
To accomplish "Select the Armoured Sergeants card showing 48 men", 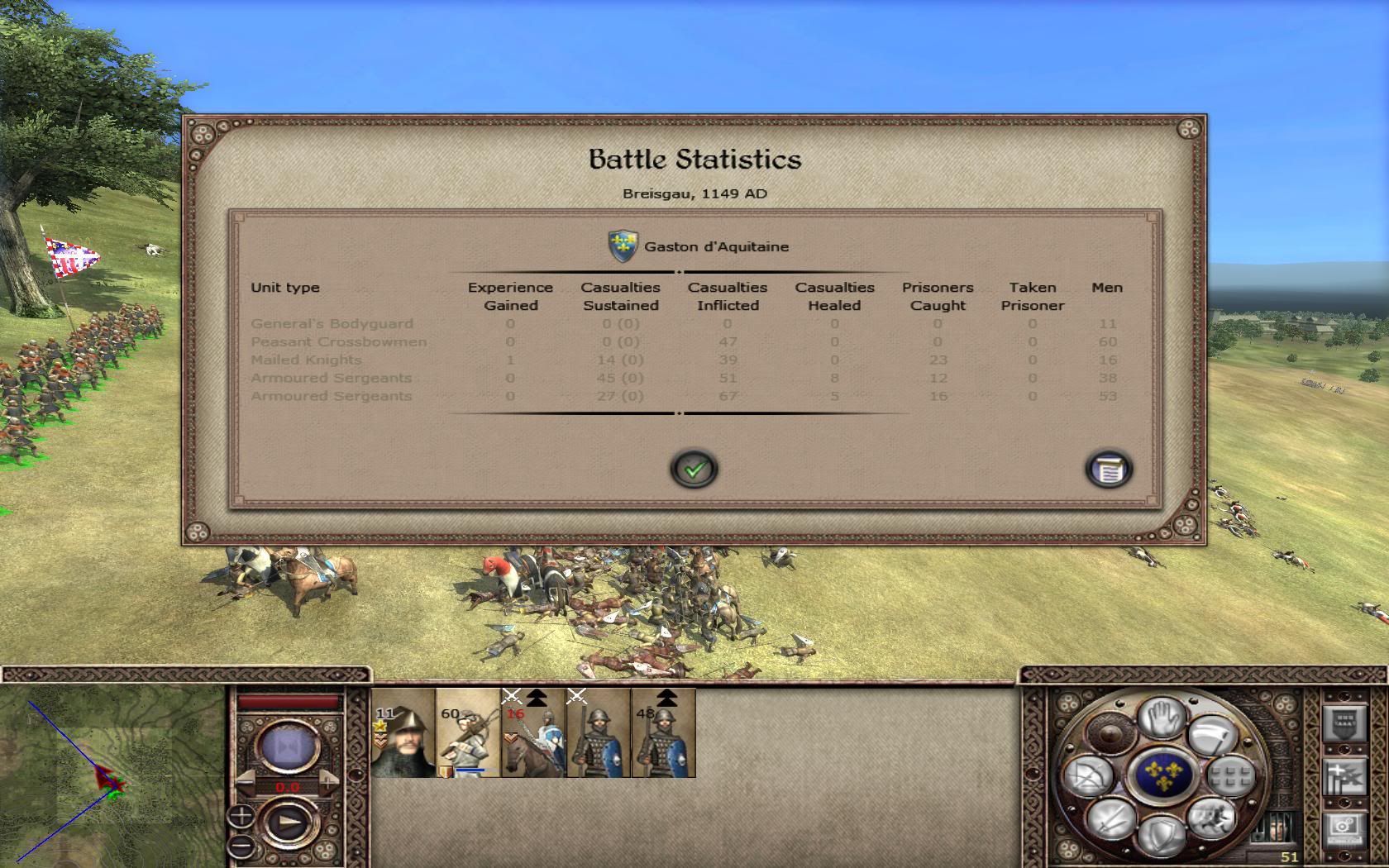I will click(663, 732).
